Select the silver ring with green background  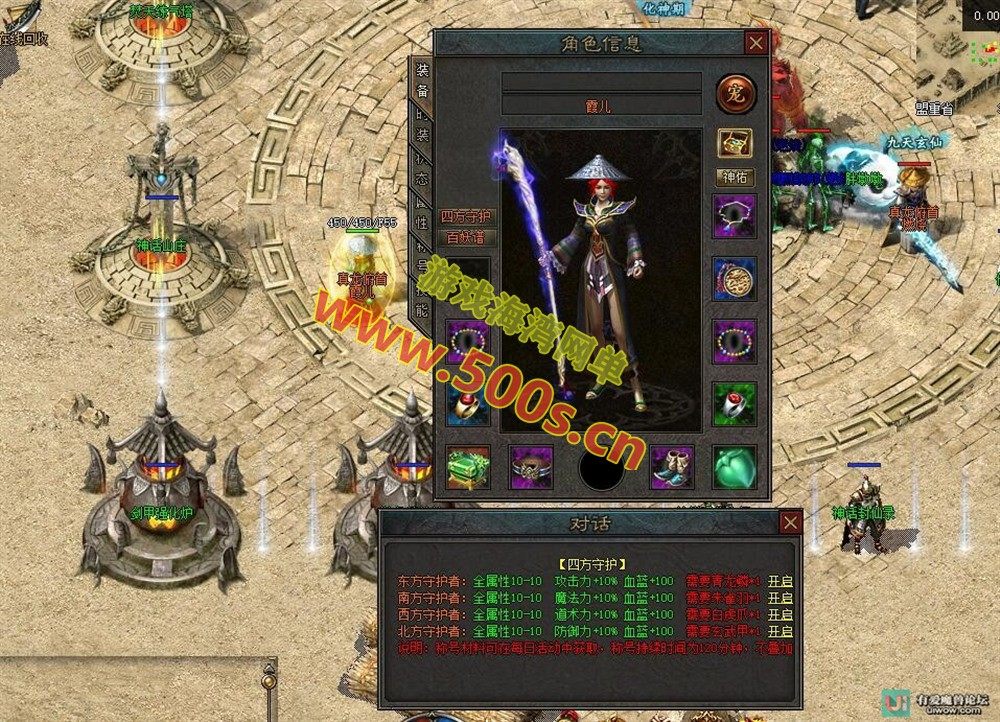coord(734,402)
